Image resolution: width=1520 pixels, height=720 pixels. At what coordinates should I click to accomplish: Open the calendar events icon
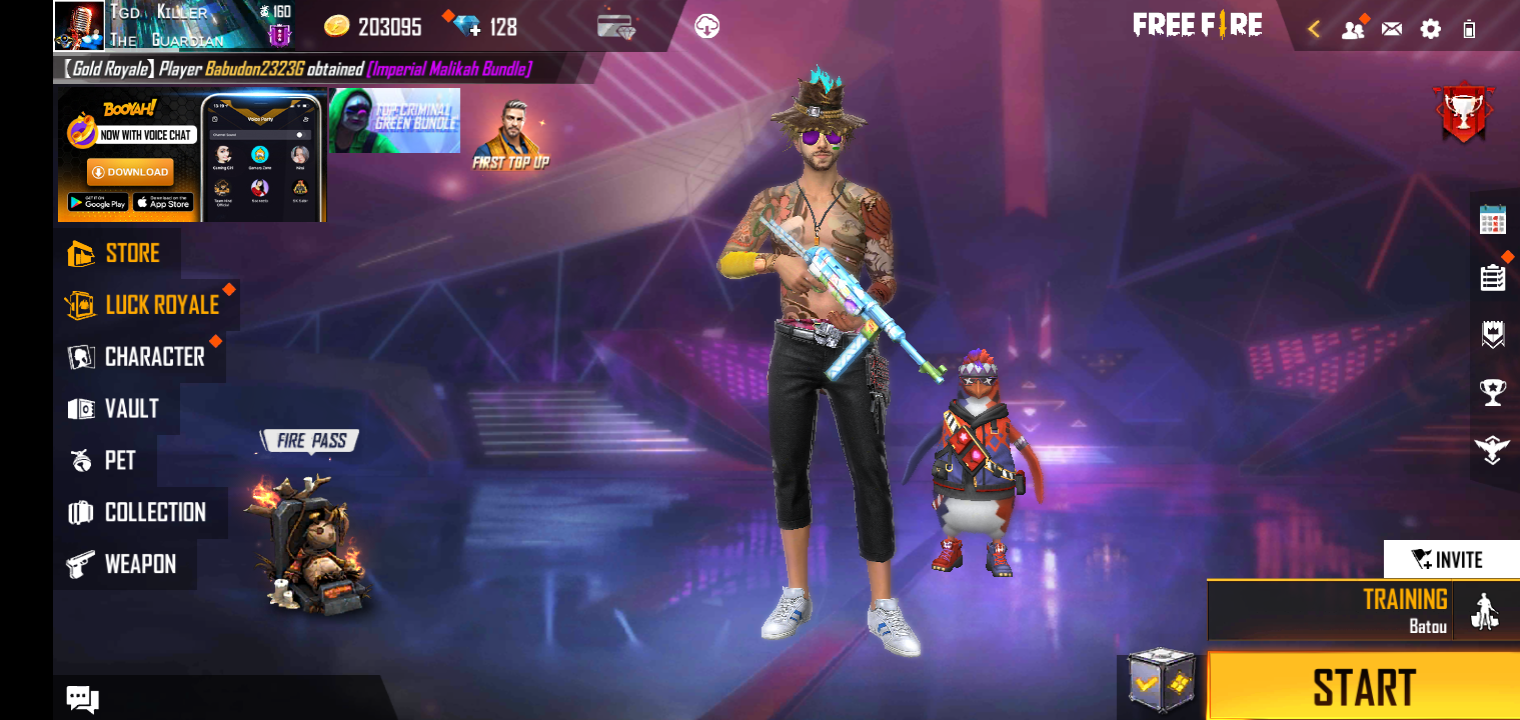tap(1492, 219)
